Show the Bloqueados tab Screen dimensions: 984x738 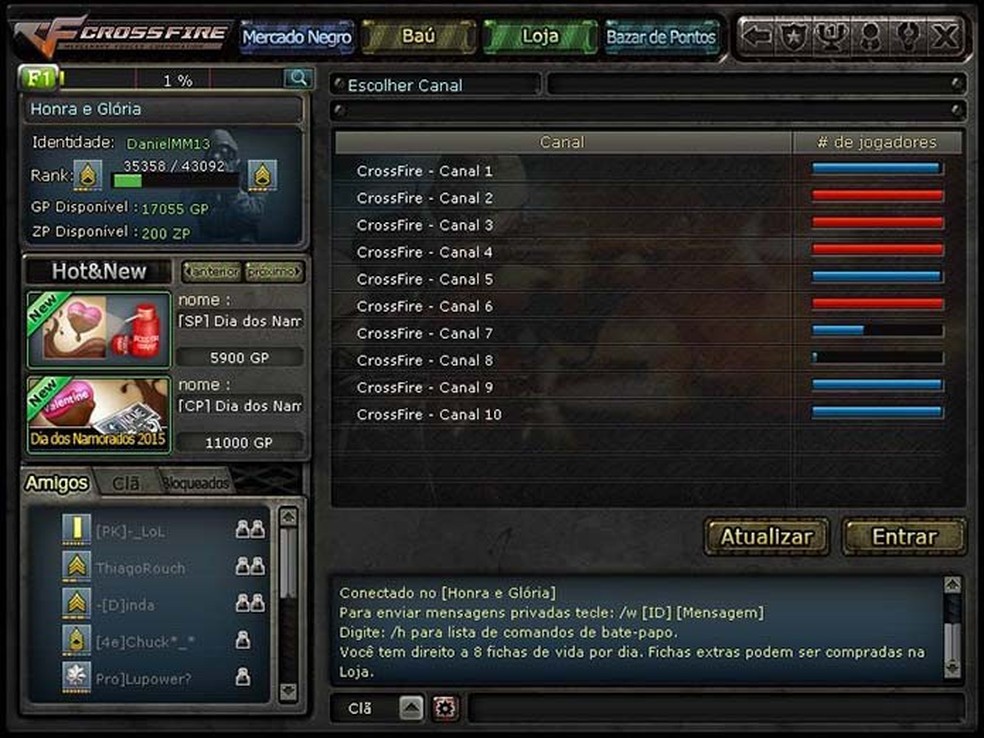[195, 483]
